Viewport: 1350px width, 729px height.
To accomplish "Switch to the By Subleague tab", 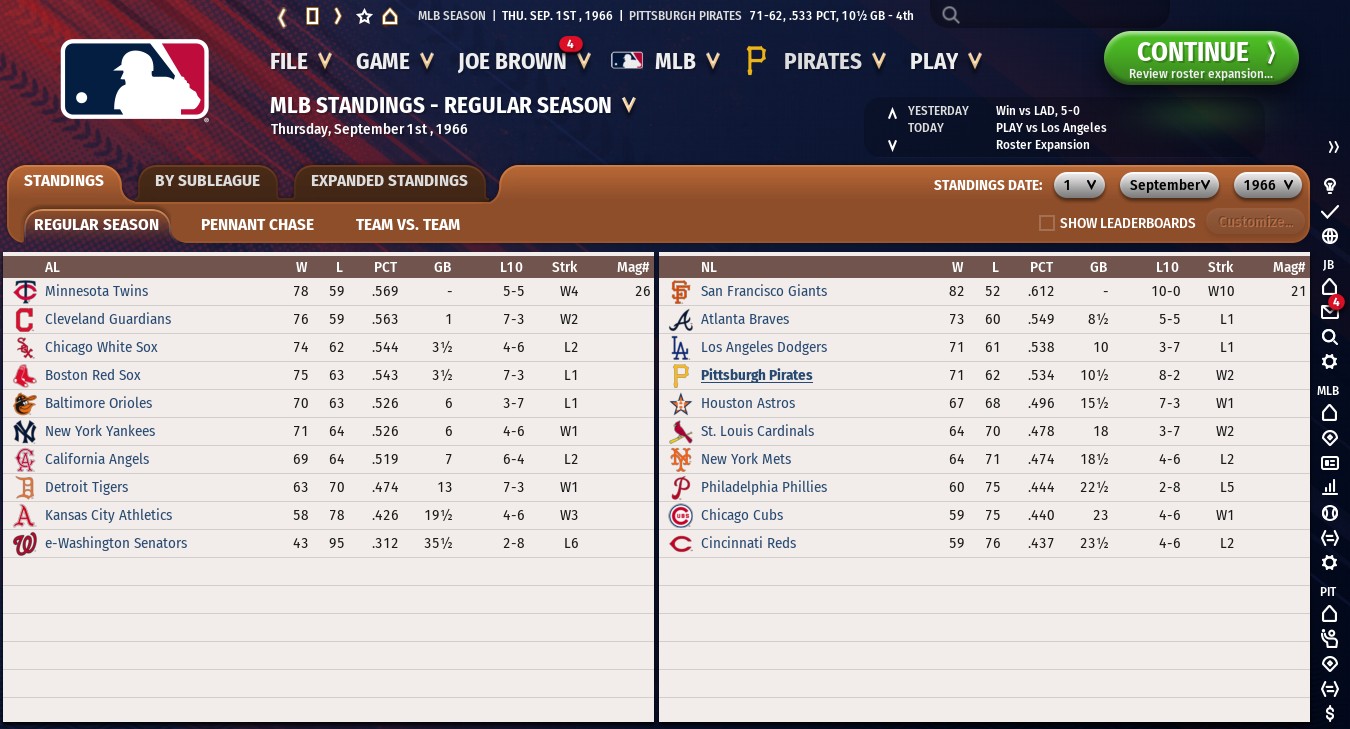I will [x=207, y=181].
